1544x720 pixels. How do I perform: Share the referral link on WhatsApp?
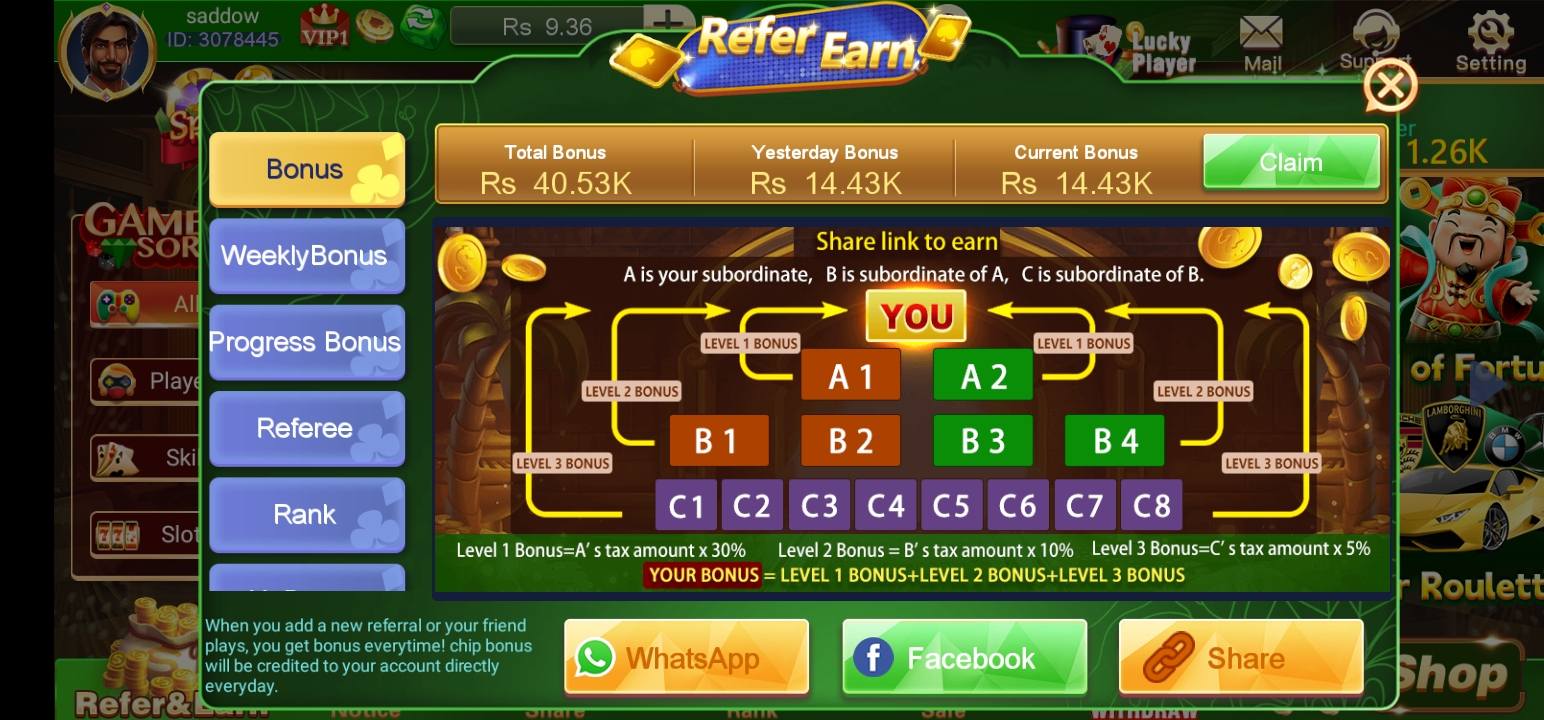click(686, 657)
